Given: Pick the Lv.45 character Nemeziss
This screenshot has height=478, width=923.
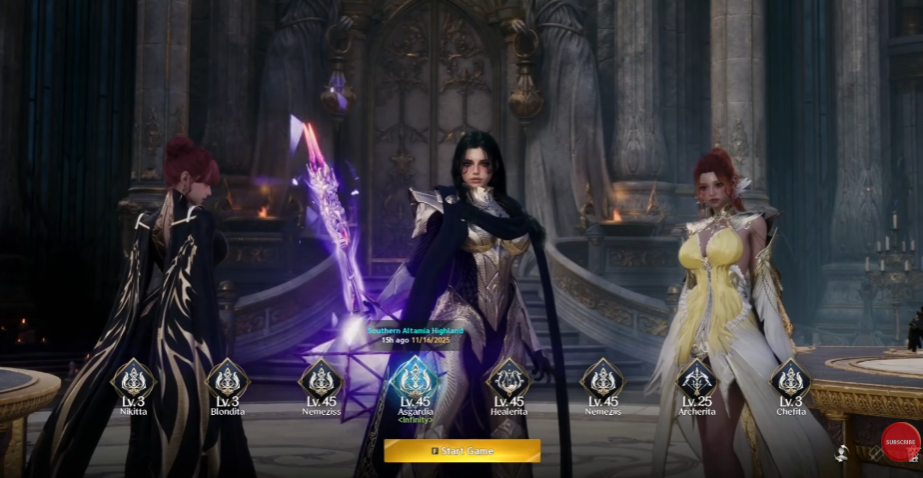Looking at the screenshot, I should coord(321,379).
